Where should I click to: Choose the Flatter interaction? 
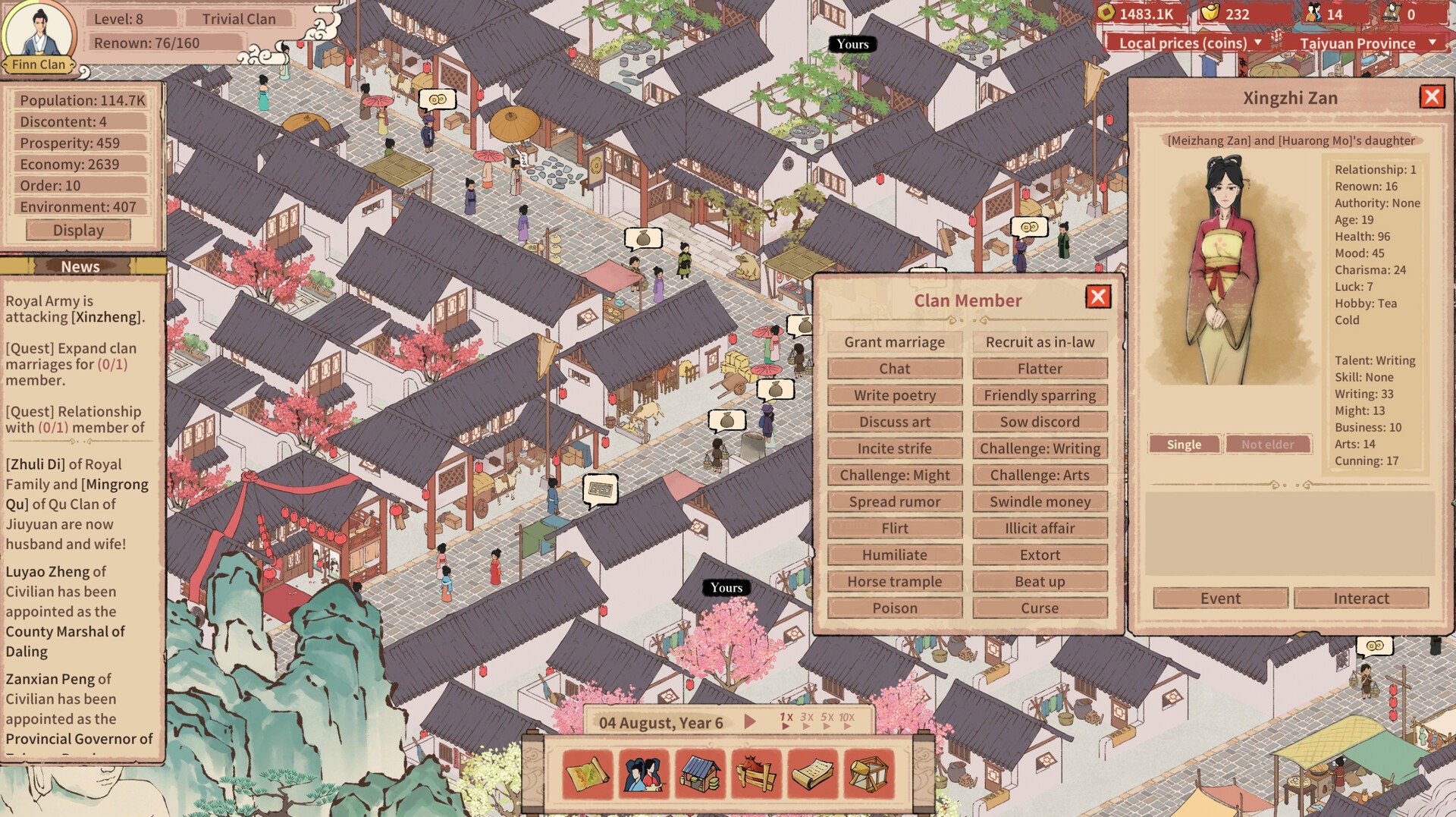pyautogui.click(x=1040, y=369)
